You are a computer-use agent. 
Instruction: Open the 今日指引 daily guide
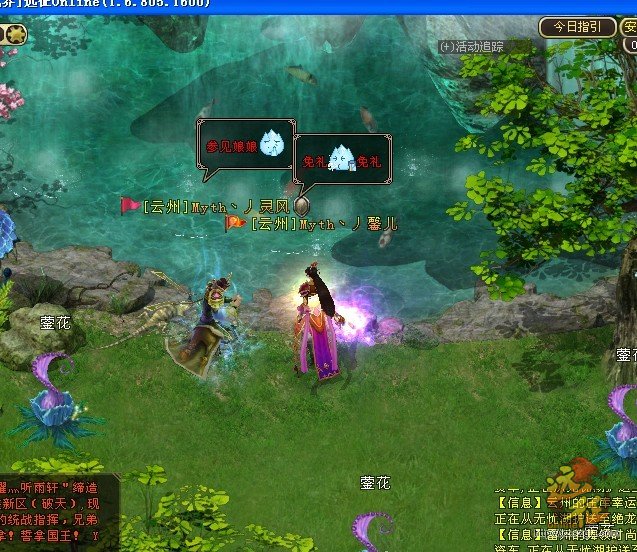click(x=577, y=27)
